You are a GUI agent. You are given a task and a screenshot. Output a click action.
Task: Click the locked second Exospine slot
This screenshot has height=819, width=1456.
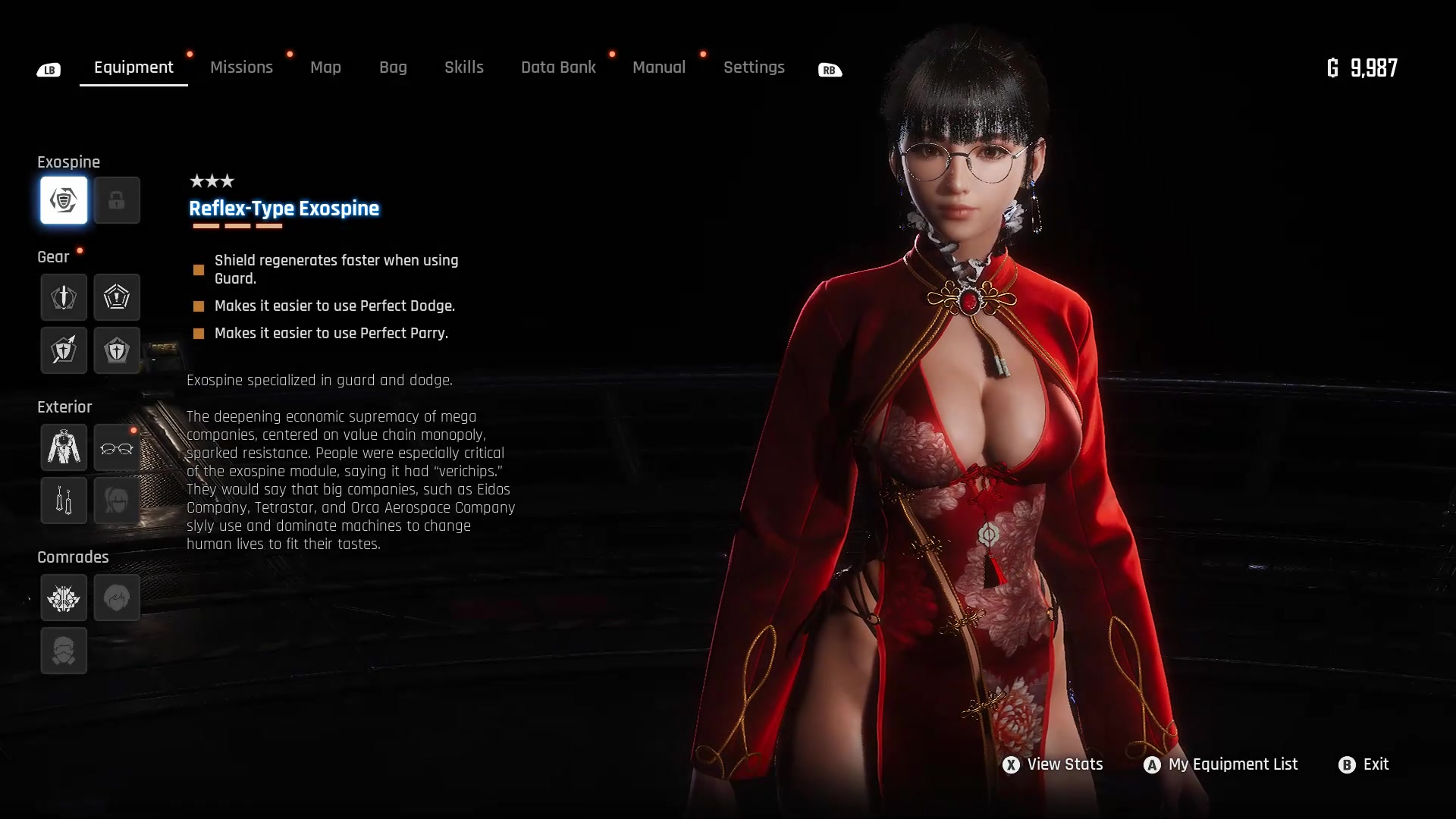tap(117, 200)
